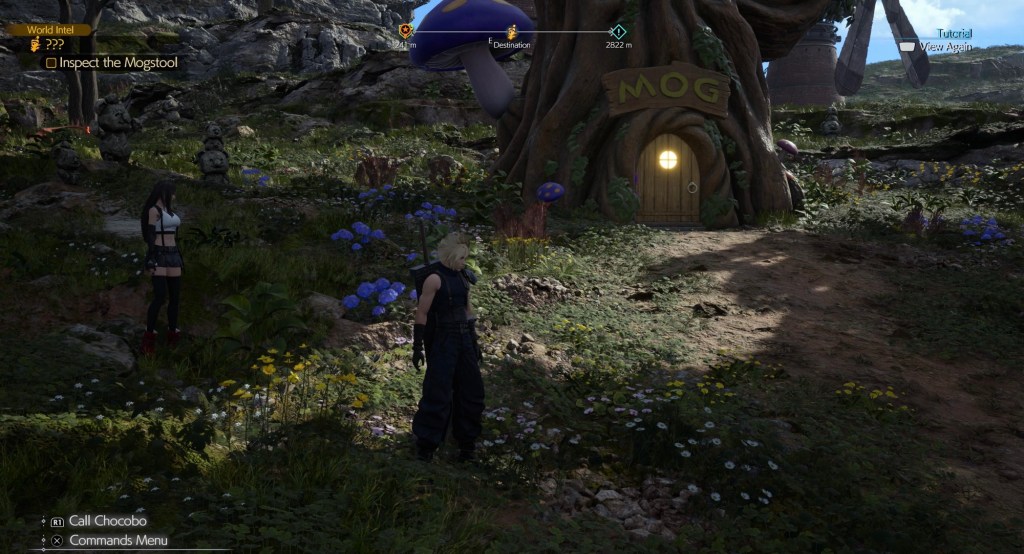The width and height of the screenshot is (1024, 554).
Task: Open the World Intel tracker header
Action: tap(48, 30)
